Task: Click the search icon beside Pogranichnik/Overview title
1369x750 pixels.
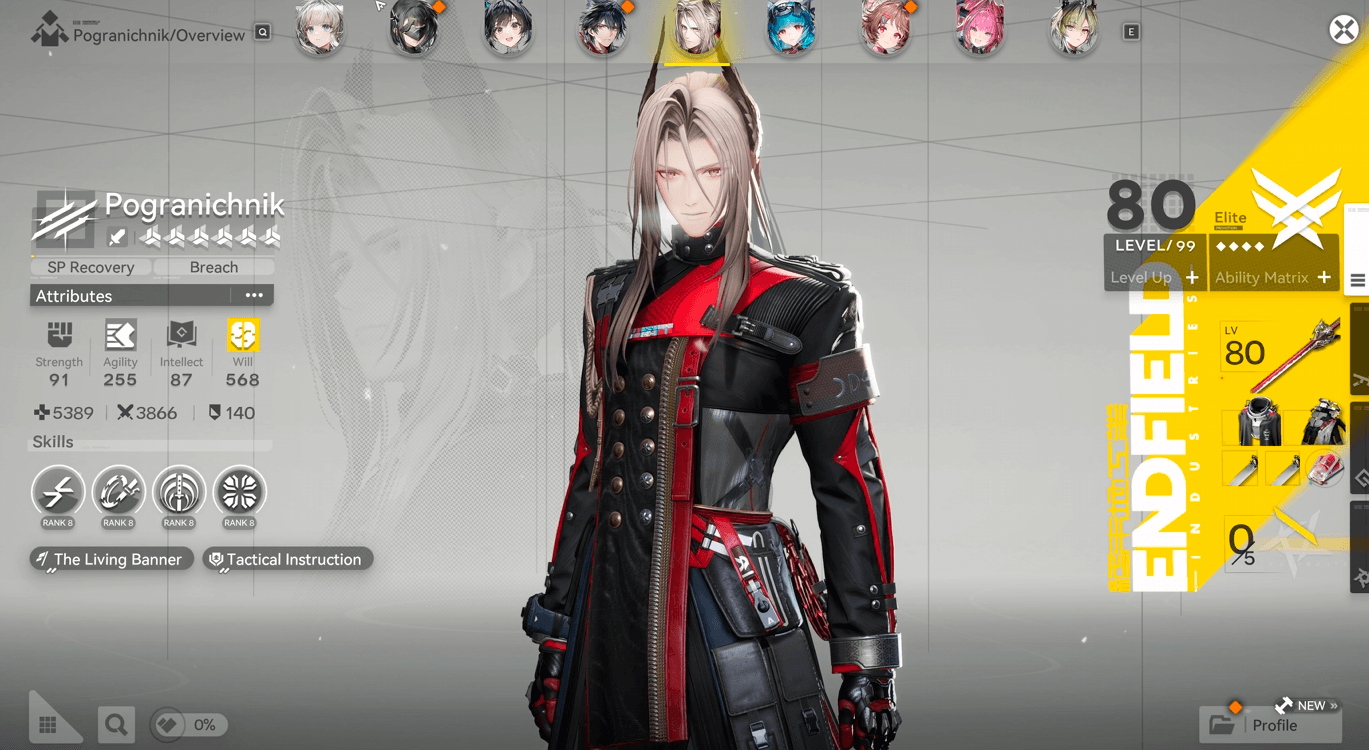Action: (x=260, y=33)
